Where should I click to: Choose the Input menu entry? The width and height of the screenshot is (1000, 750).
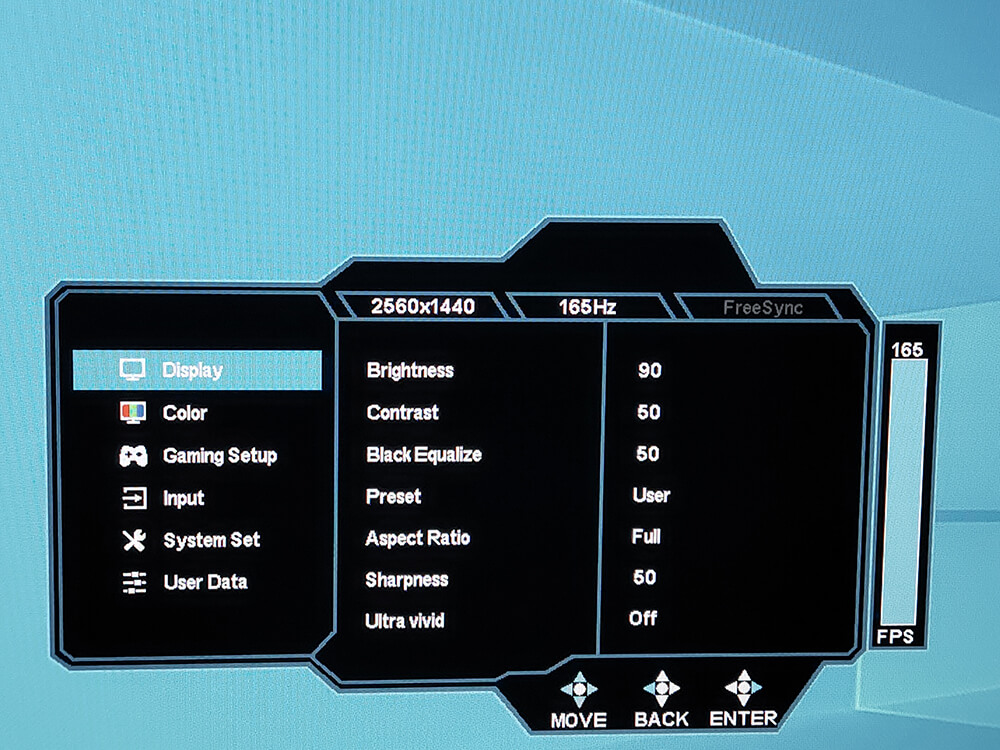[183, 498]
